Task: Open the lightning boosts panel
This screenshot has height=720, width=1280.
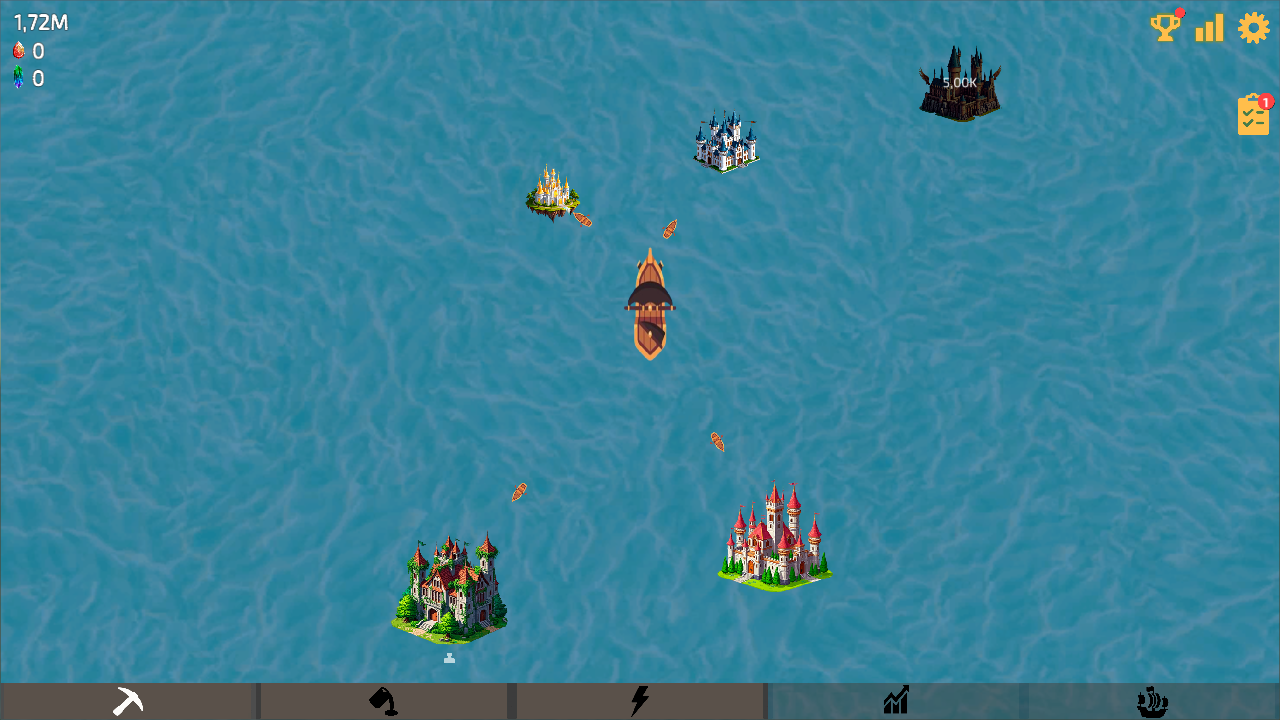Action: point(640,701)
